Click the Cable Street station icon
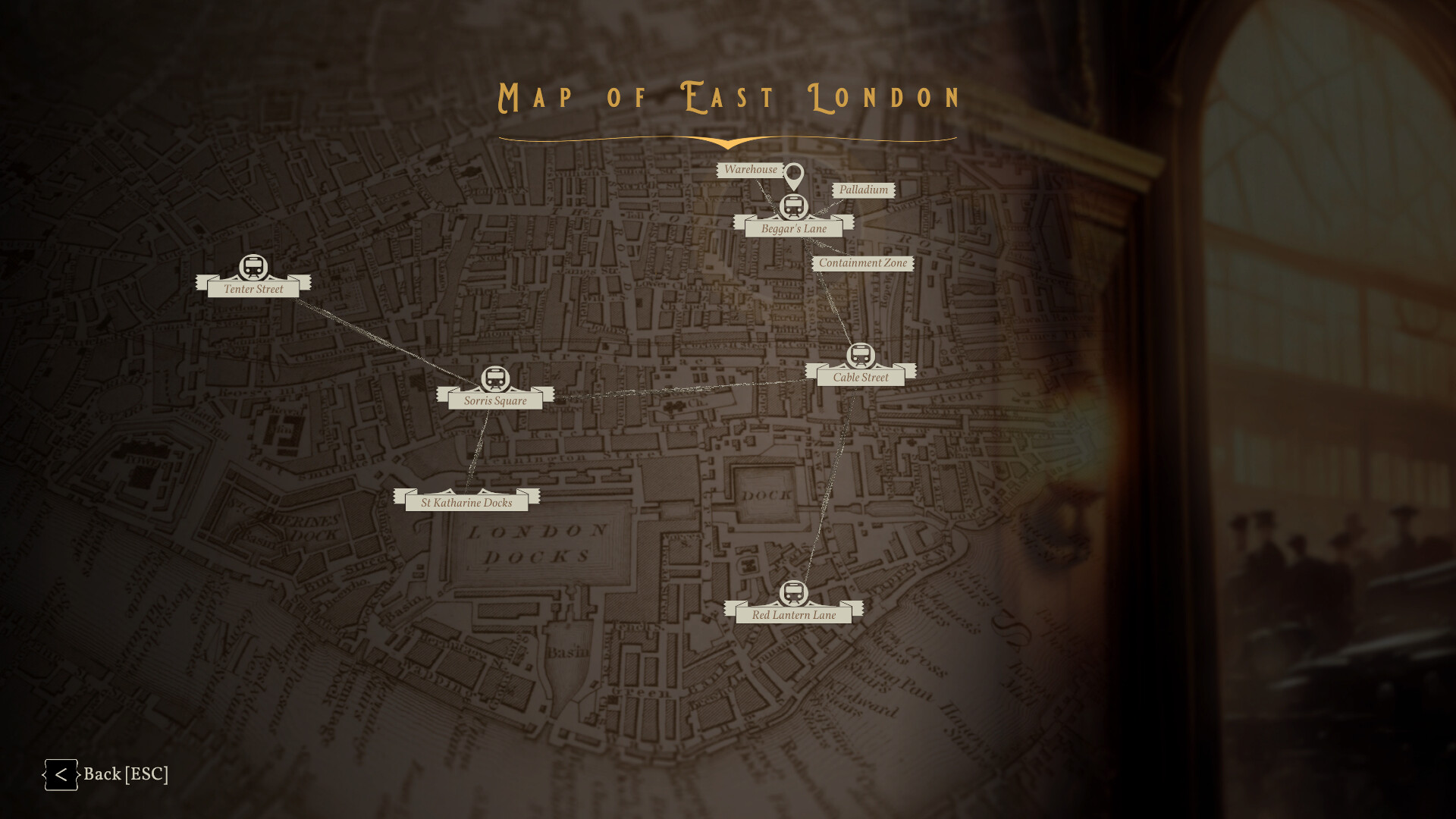This screenshot has width=1456, height=819. pos(861,354)
